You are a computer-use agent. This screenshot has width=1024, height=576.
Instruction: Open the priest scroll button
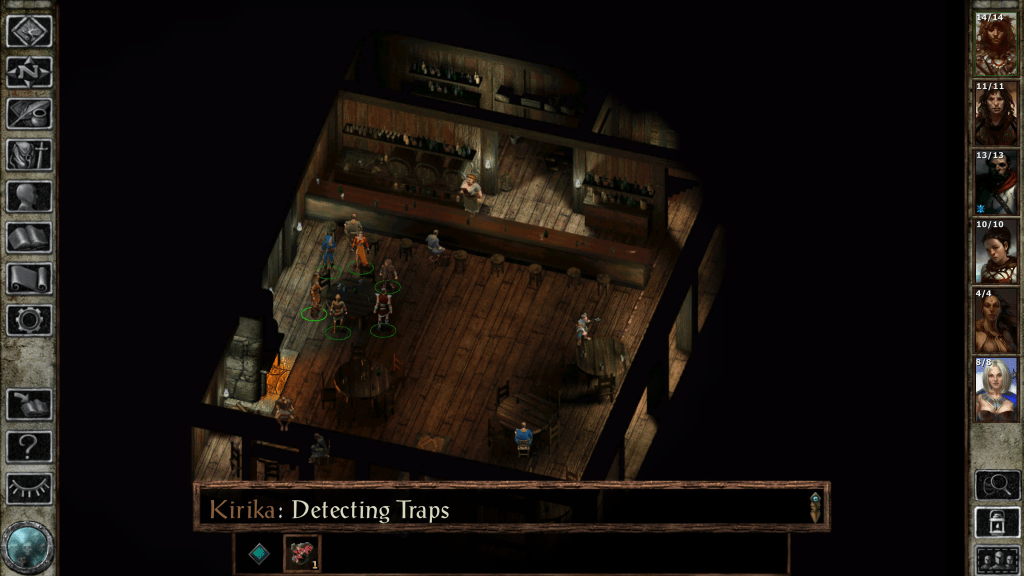[29, 279]
